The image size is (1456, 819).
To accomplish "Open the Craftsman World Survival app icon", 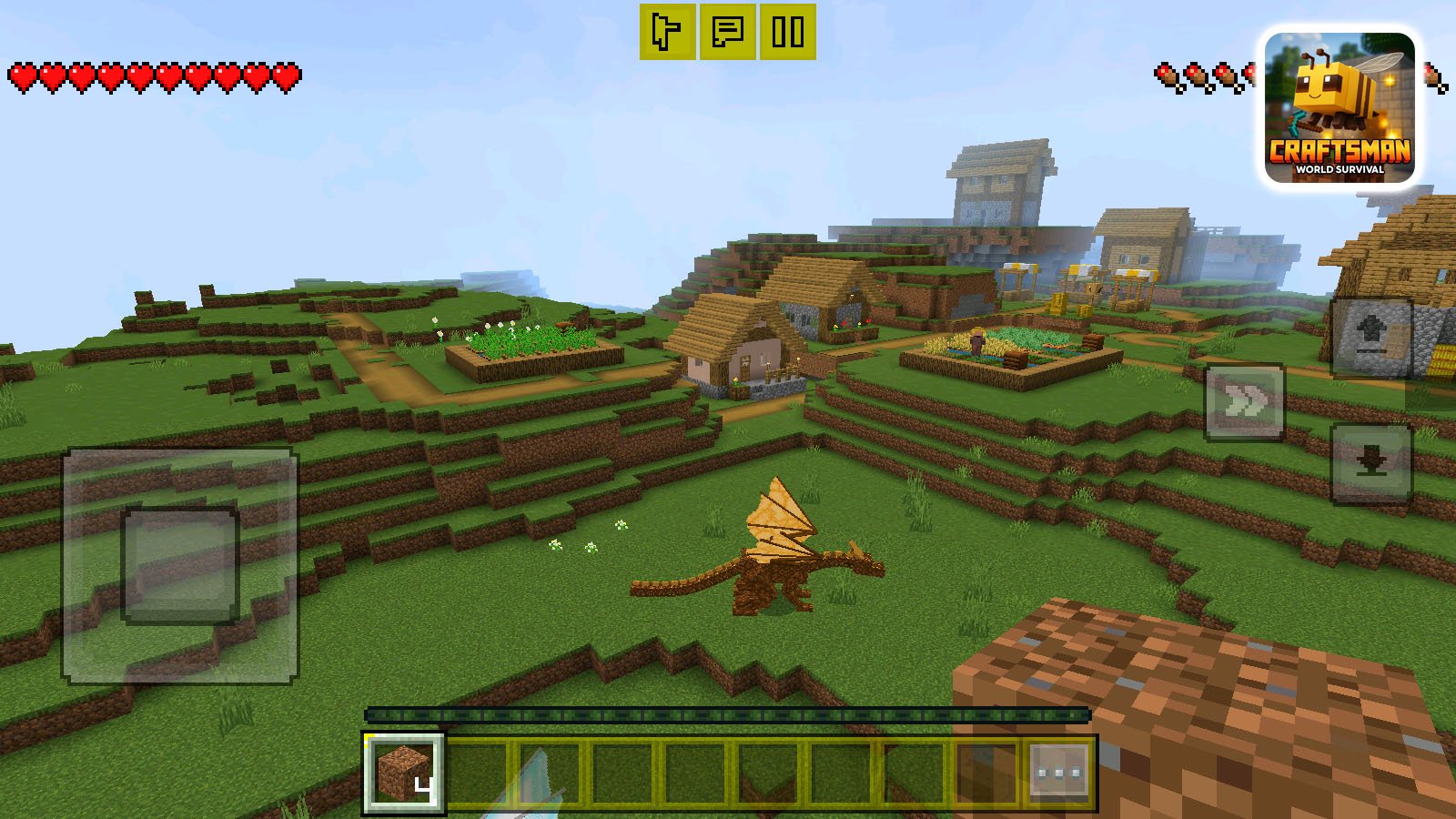I will coord(1338,105).
